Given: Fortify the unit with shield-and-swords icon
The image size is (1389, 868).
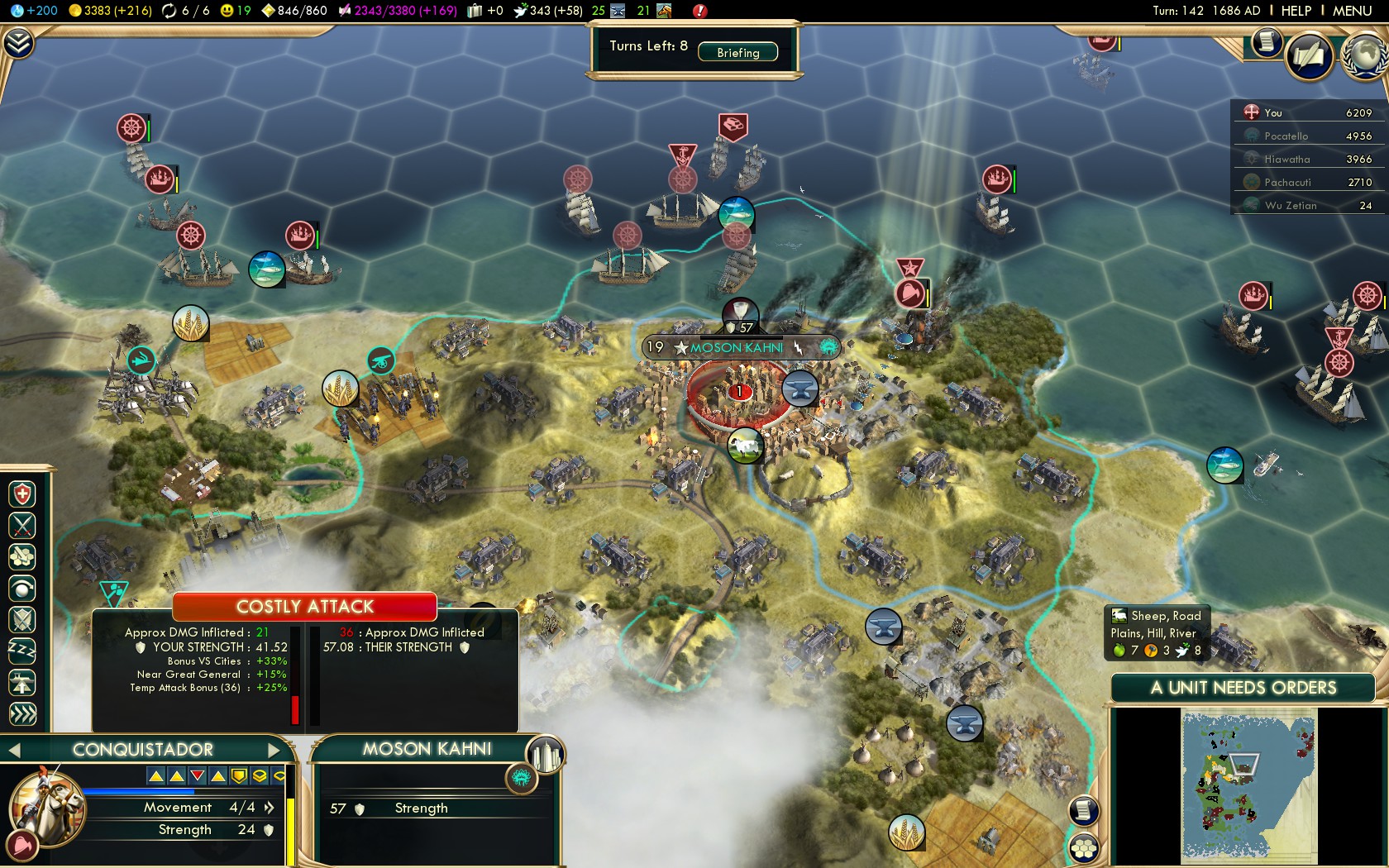Looking at the screenshot, I should (x=22, y=619).
